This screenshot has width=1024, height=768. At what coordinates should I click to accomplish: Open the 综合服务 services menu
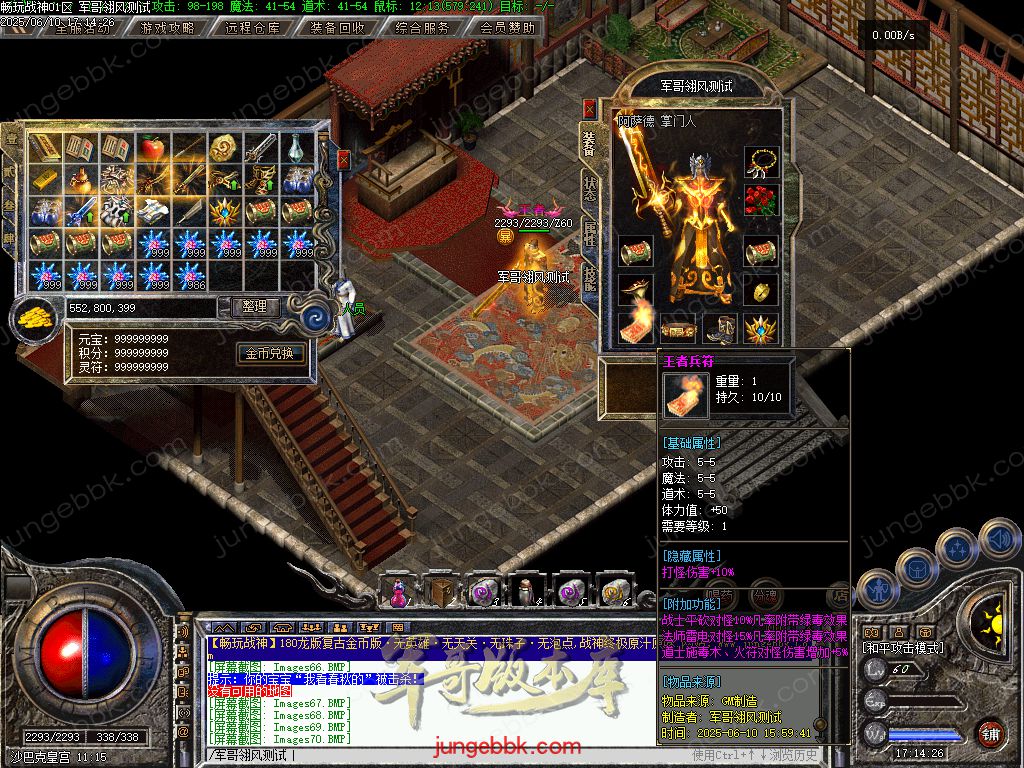pos(422,27)
